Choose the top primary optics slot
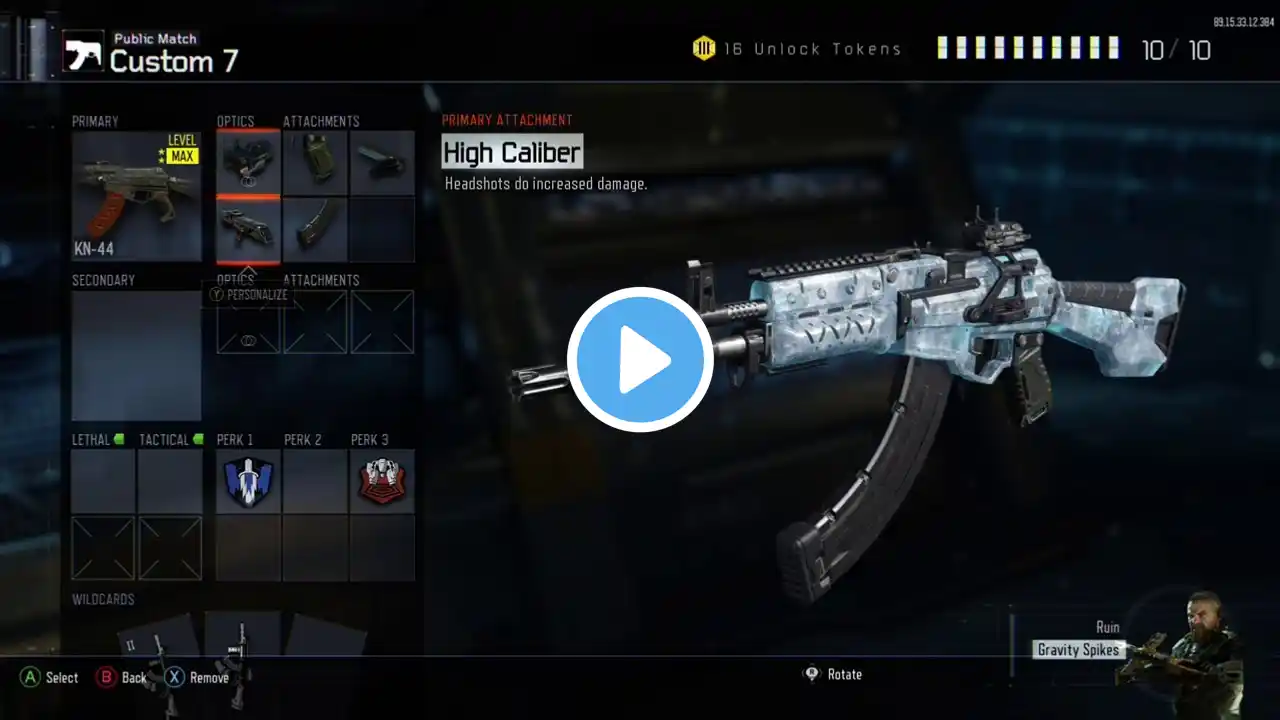1280x720 pixels. (x=248, y=162)
